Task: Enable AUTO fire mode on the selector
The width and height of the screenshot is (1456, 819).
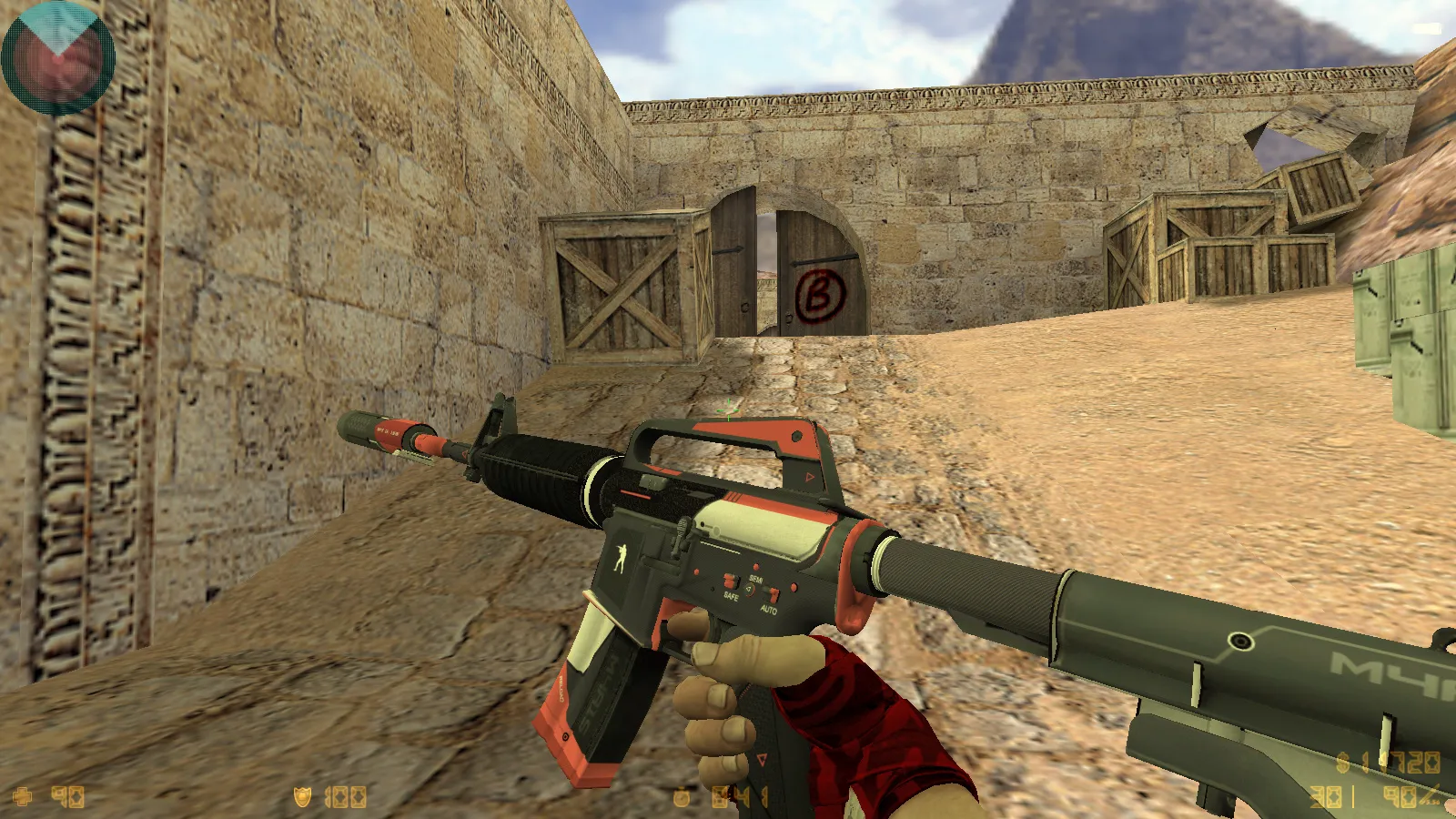Action: tap(769, 609)
